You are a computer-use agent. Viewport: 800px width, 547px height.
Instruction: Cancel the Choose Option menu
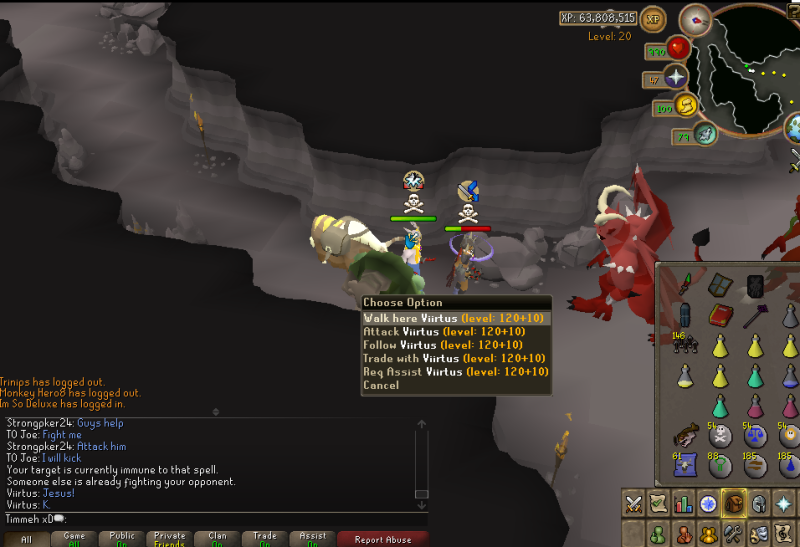[381, 385]
